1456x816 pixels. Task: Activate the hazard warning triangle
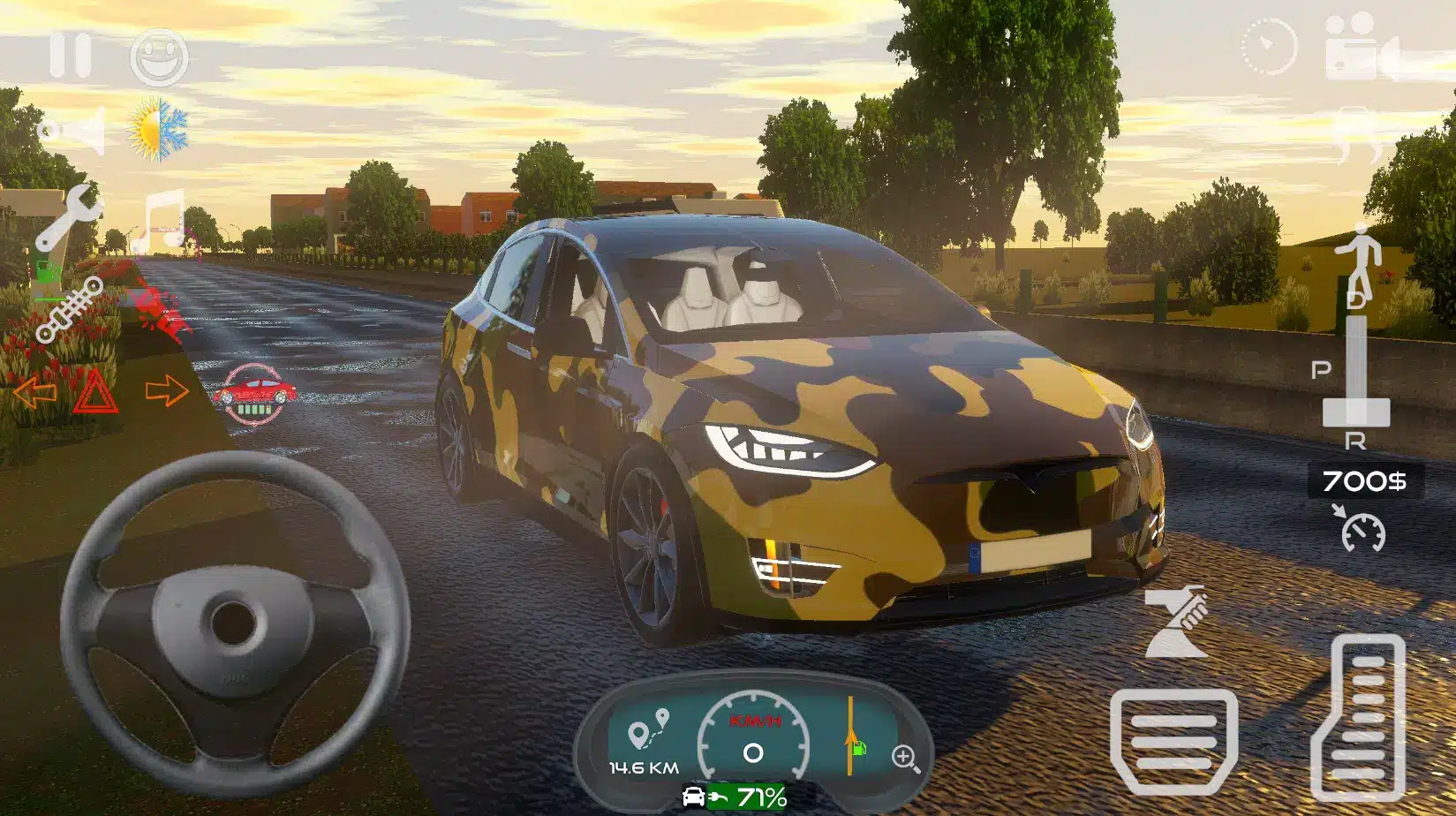click(96, 392)
